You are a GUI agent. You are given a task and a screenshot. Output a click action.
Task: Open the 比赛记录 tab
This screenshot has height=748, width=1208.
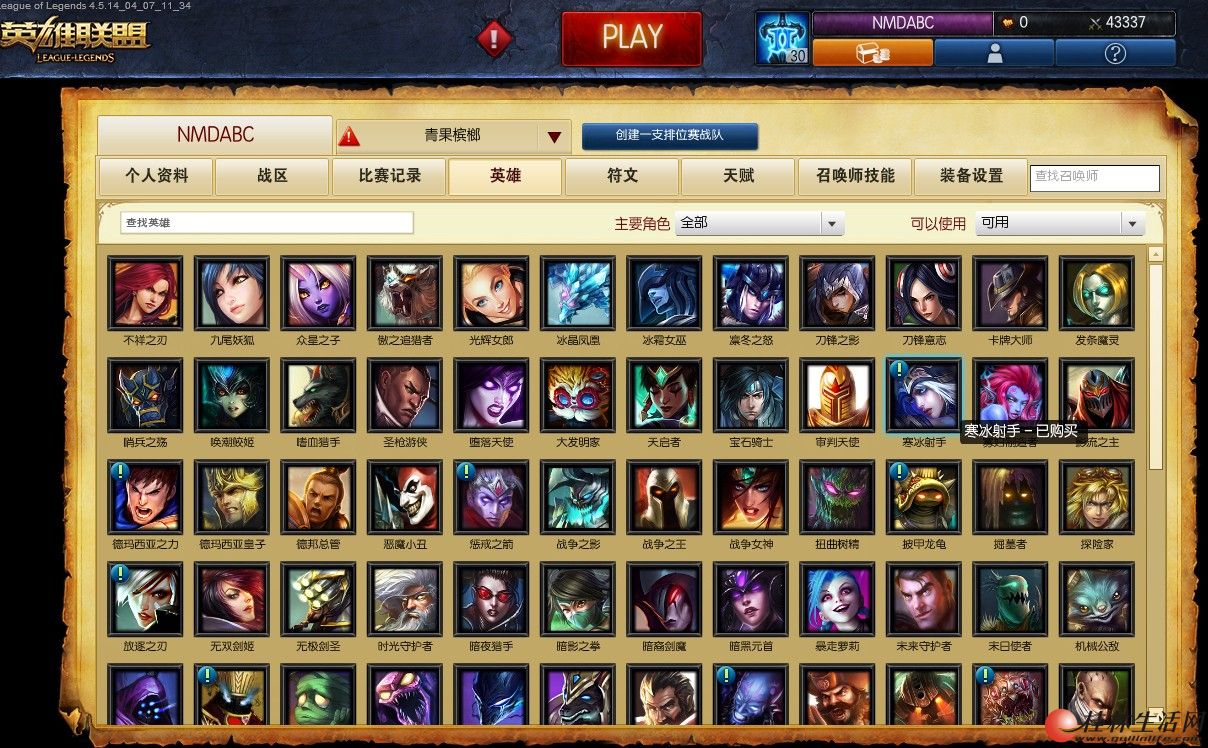389,176
